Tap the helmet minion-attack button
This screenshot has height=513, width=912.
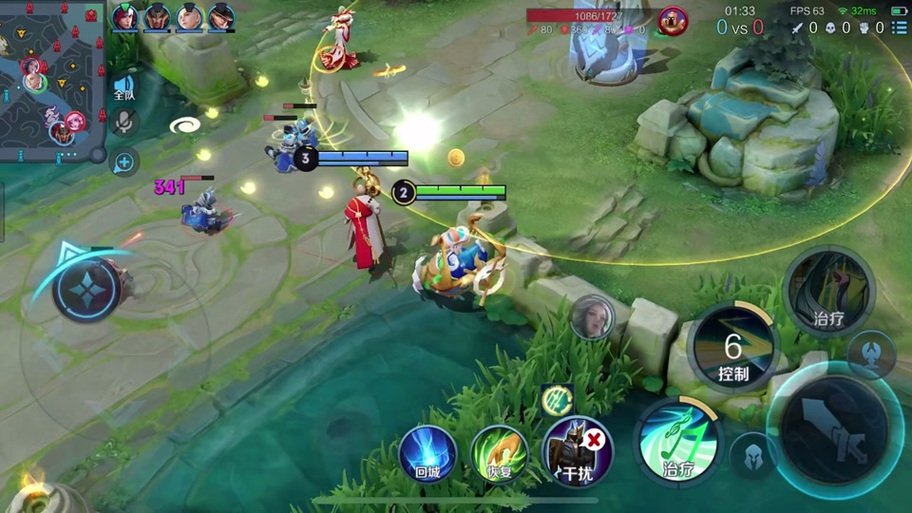click(x=754, y=455)
